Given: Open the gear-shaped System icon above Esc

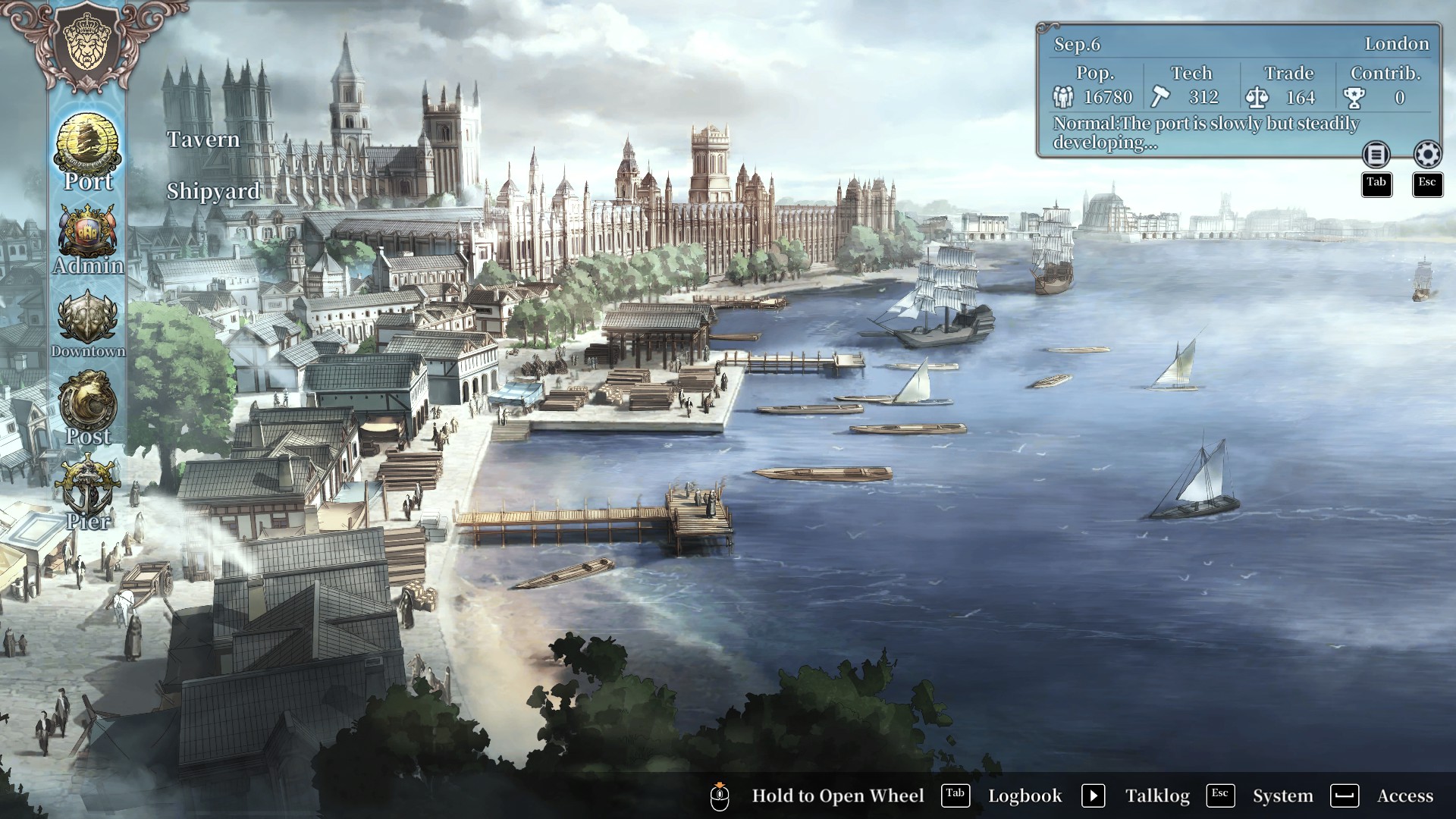Looking at the screenshot, I should pos(1428,155).
